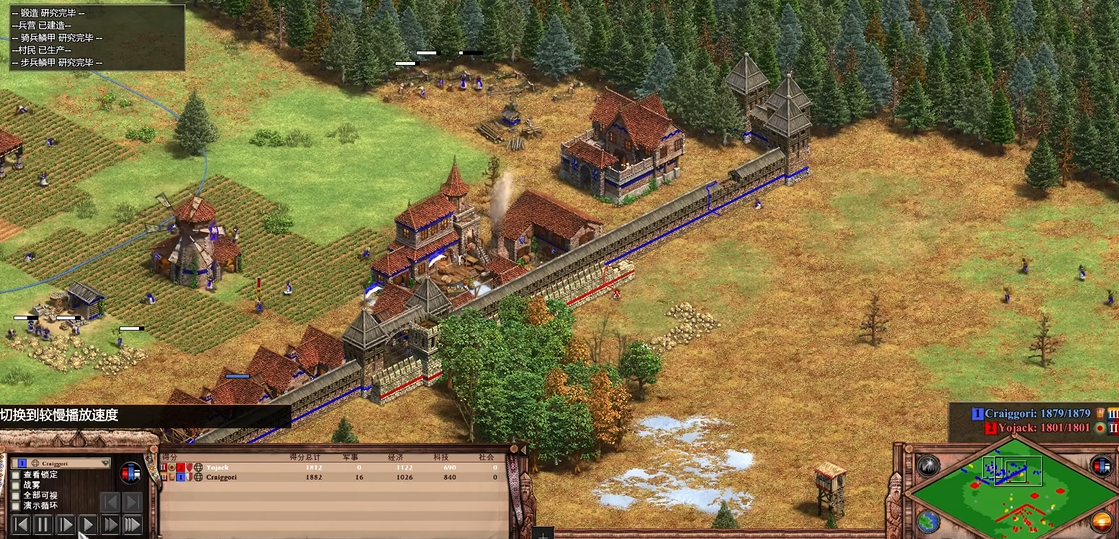Pause the replay playback
The height and width of the screenshot is (539, 1119).
[x=42, y=524]
